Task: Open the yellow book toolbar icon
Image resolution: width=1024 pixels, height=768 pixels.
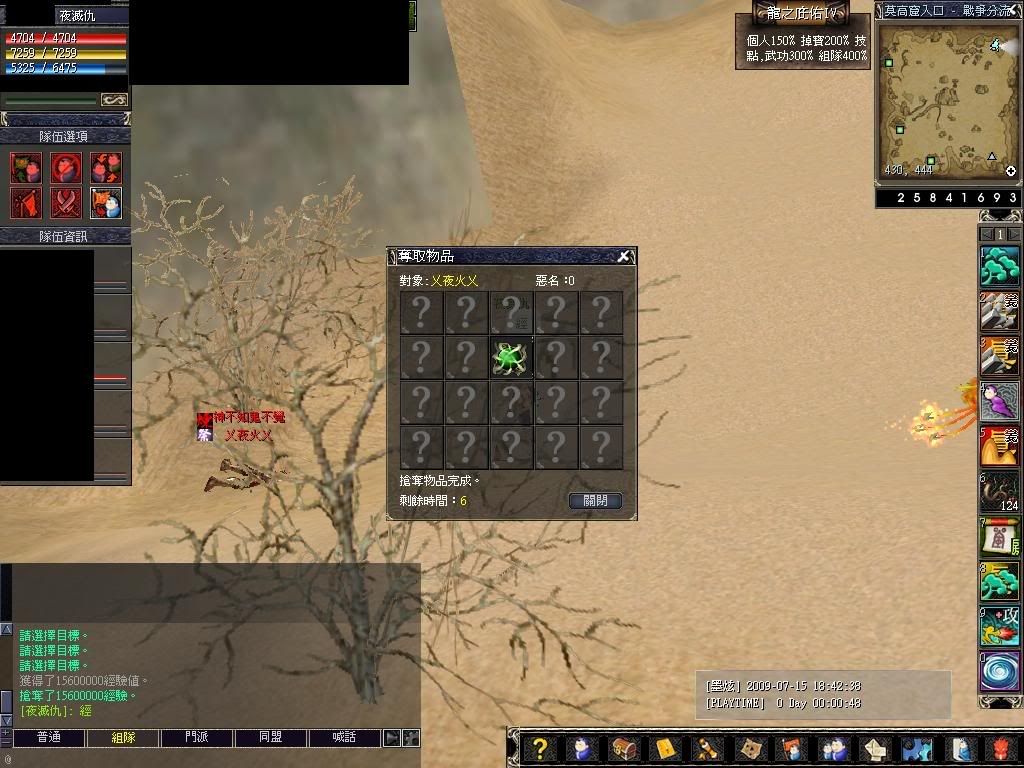Action: [665, 749]
